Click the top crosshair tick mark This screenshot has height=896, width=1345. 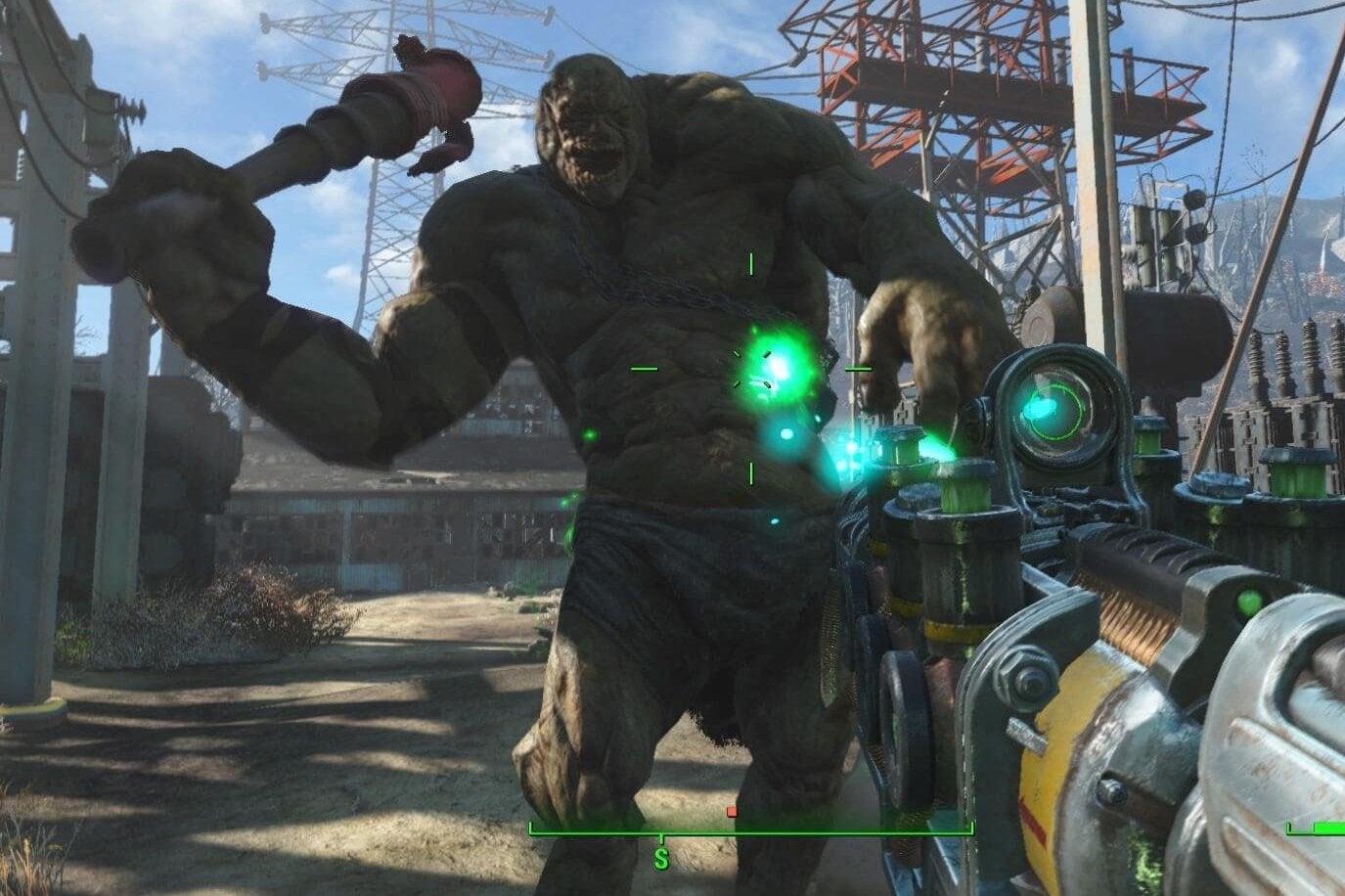[x=751, y=264]
